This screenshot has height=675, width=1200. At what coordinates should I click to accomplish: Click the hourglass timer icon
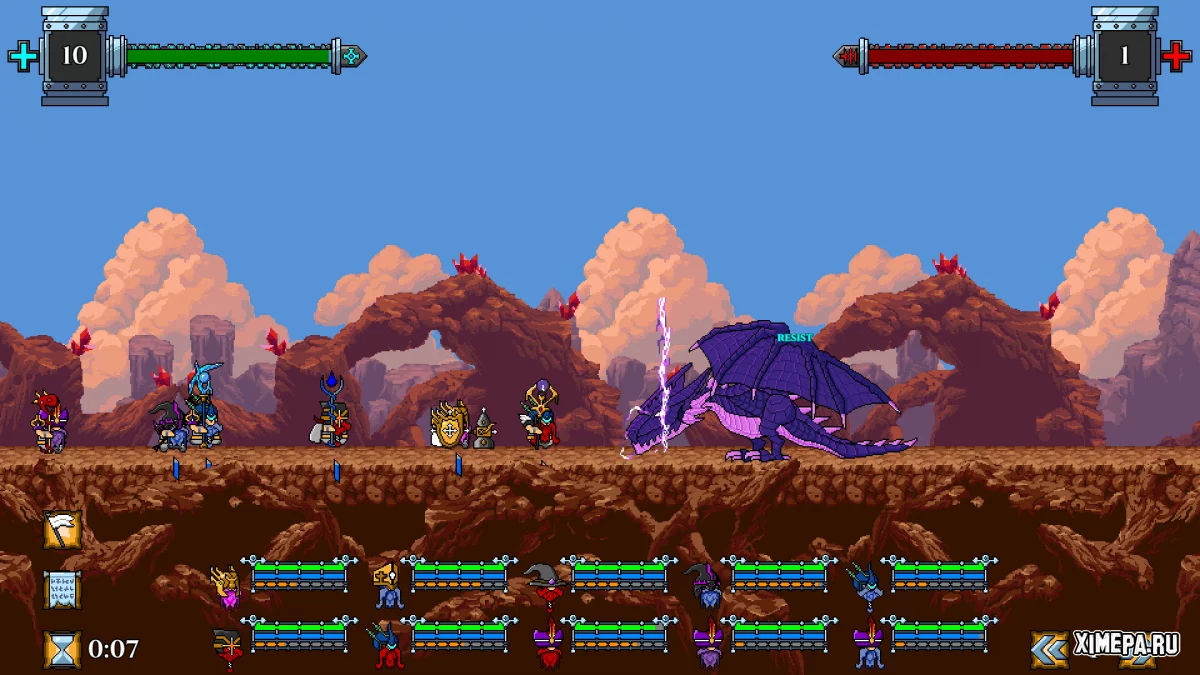pyautogui.click(x=62, y=649)
